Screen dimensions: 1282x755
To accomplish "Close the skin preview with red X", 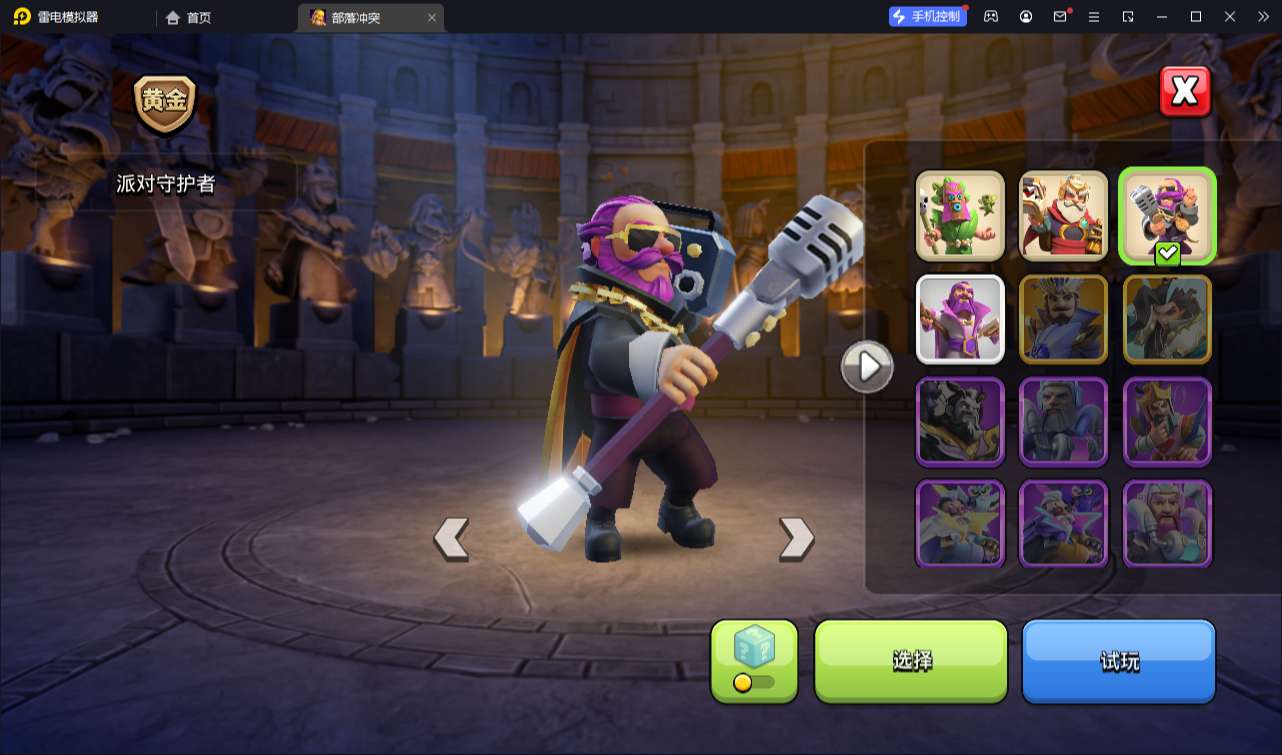I will click(1185, 92).
